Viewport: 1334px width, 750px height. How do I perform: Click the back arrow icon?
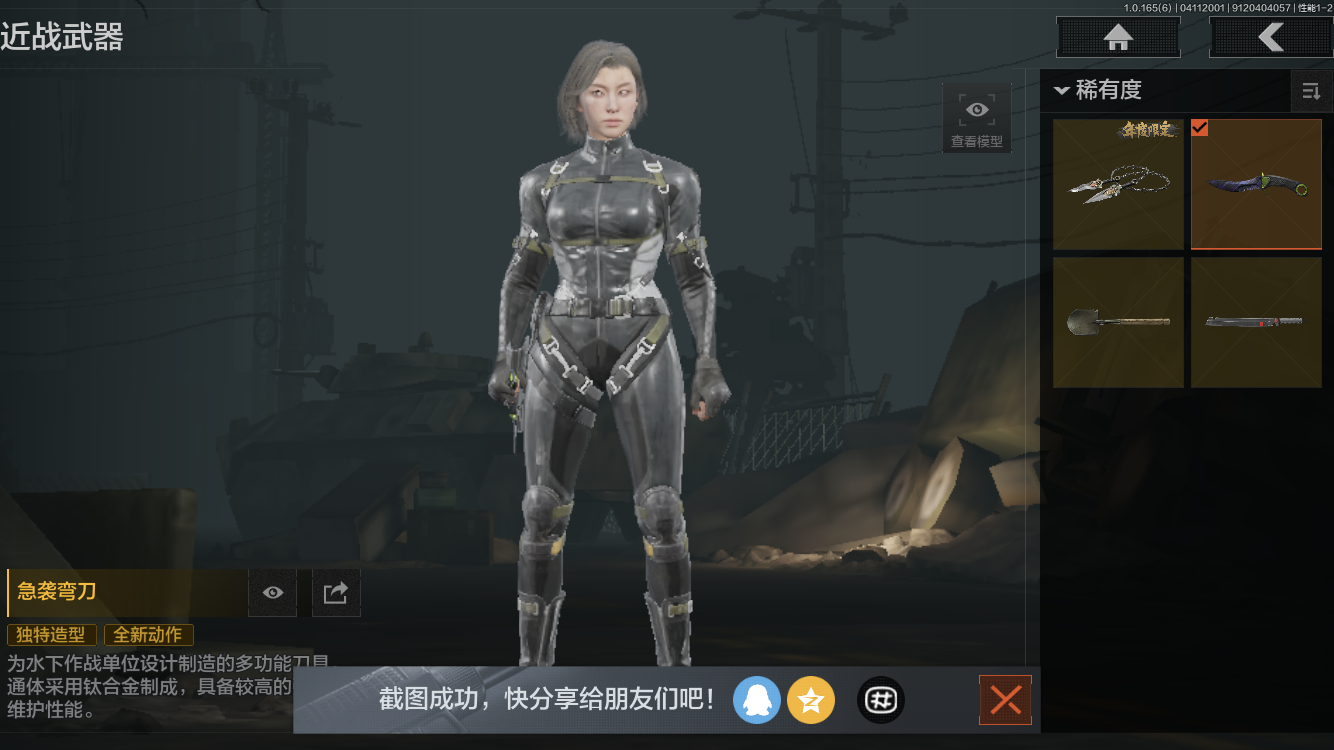[x=1271, y=37]
